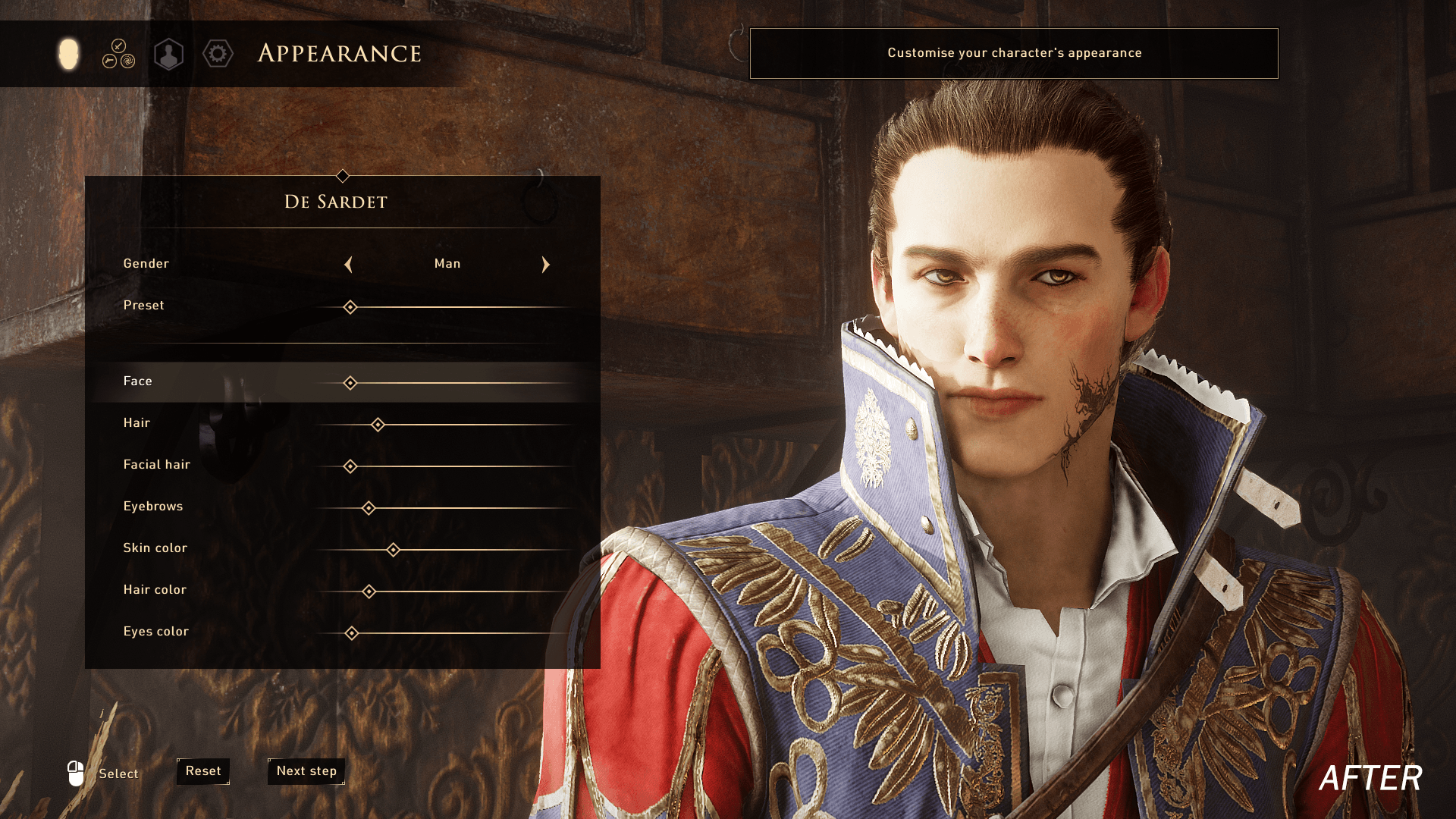This screenshot has width=1456, height=819.
Task: Select the face appearance tab icon
Action: 68,54
